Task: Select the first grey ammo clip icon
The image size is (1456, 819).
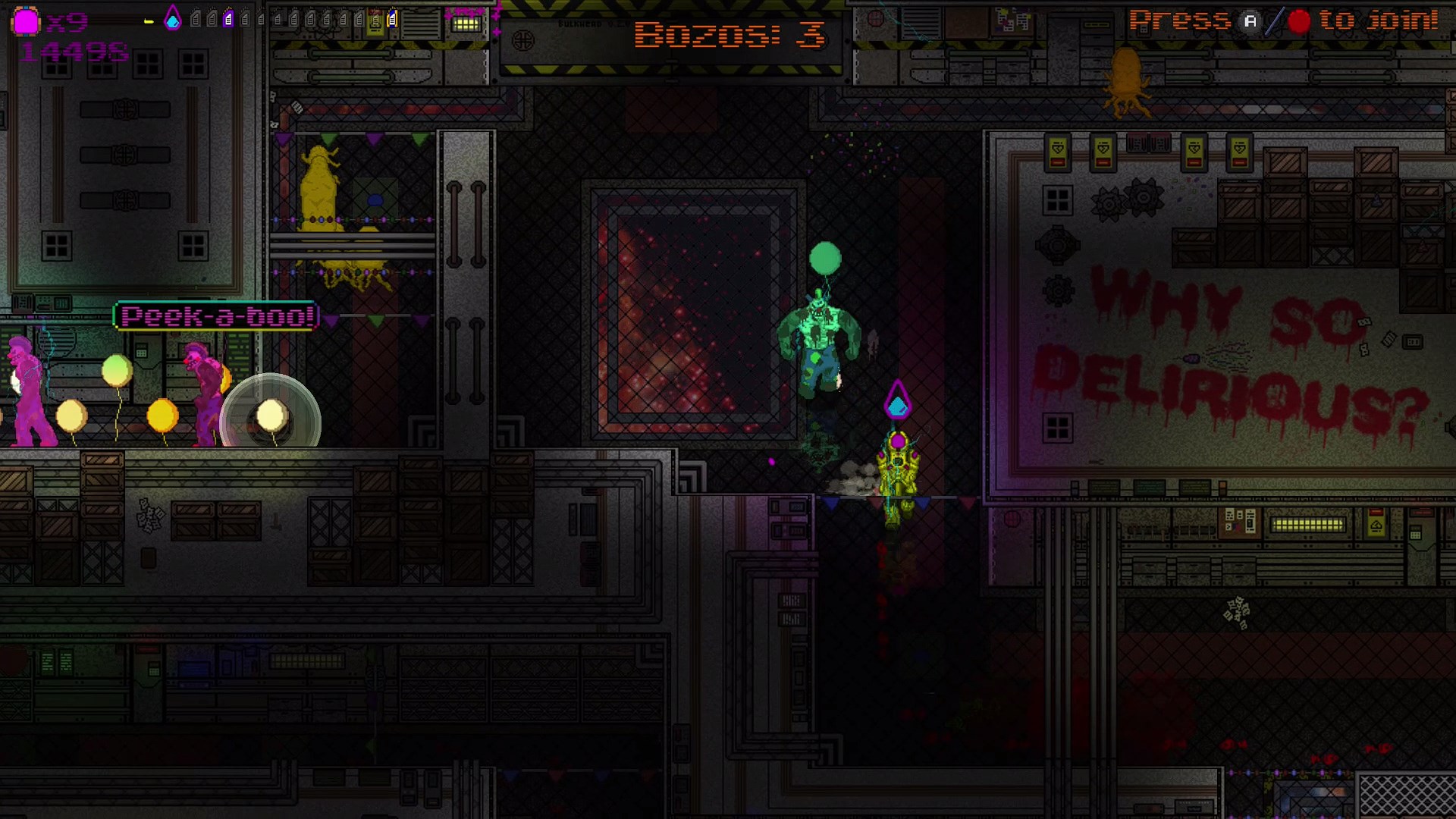Action: pyautogui.click(x=197, y=19)
